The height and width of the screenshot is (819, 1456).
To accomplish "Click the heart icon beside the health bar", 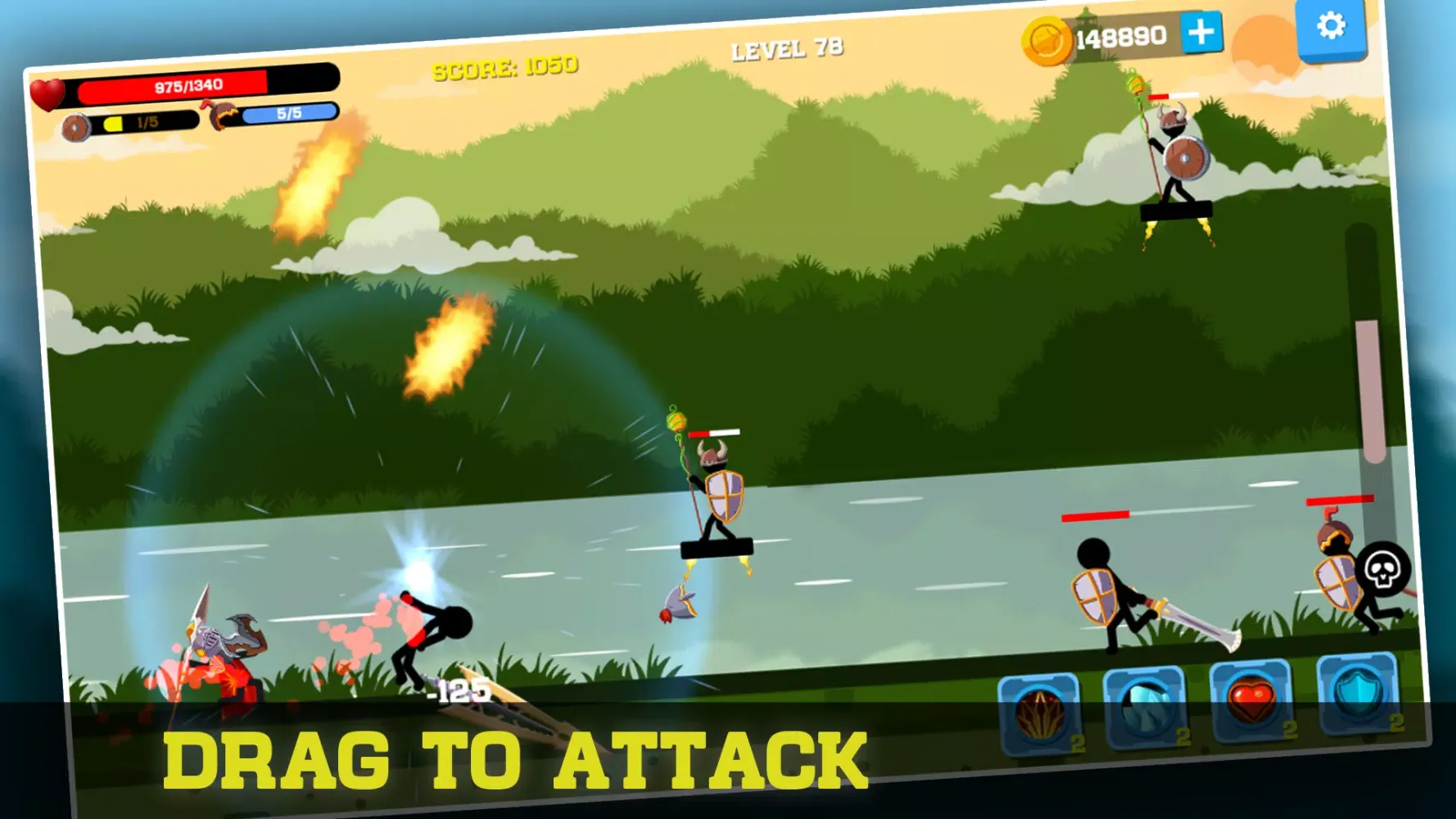I will 49,90.
